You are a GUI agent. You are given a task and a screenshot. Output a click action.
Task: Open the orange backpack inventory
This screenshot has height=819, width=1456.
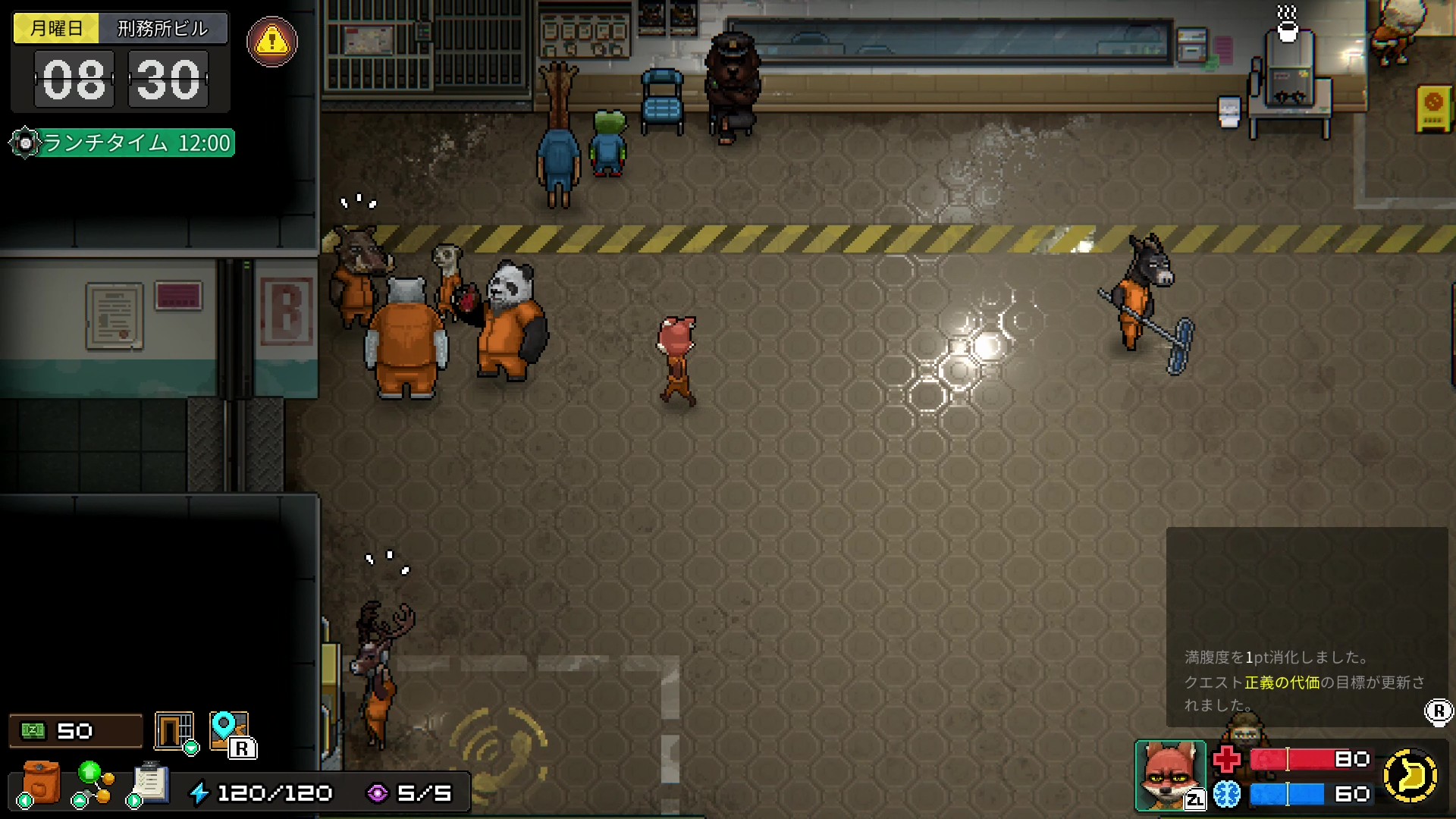(42, 783)
